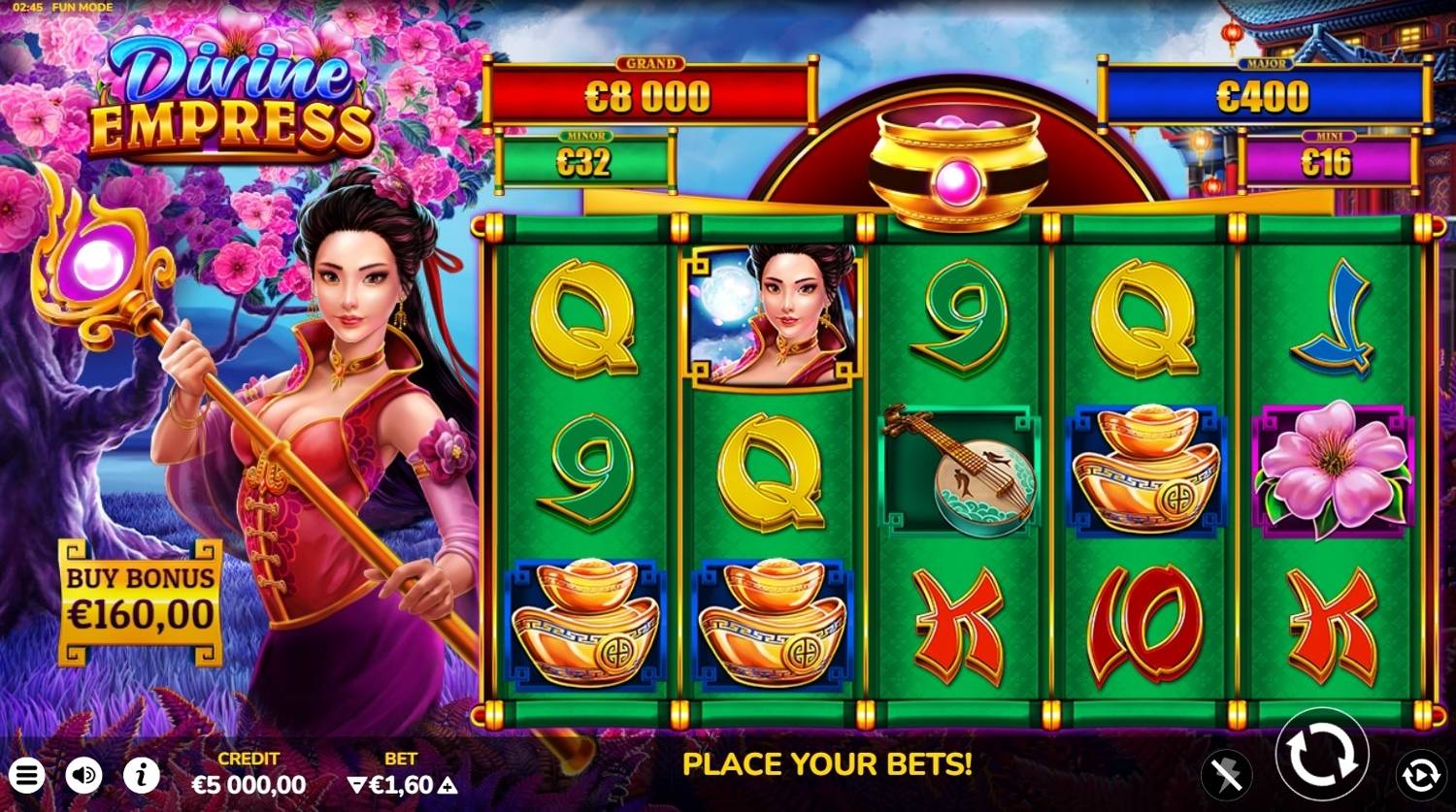Toggle turbo lightning mode
The width and height of the screenshot is (1456, 812).
pyautogui.click(x=1227, y=775)
